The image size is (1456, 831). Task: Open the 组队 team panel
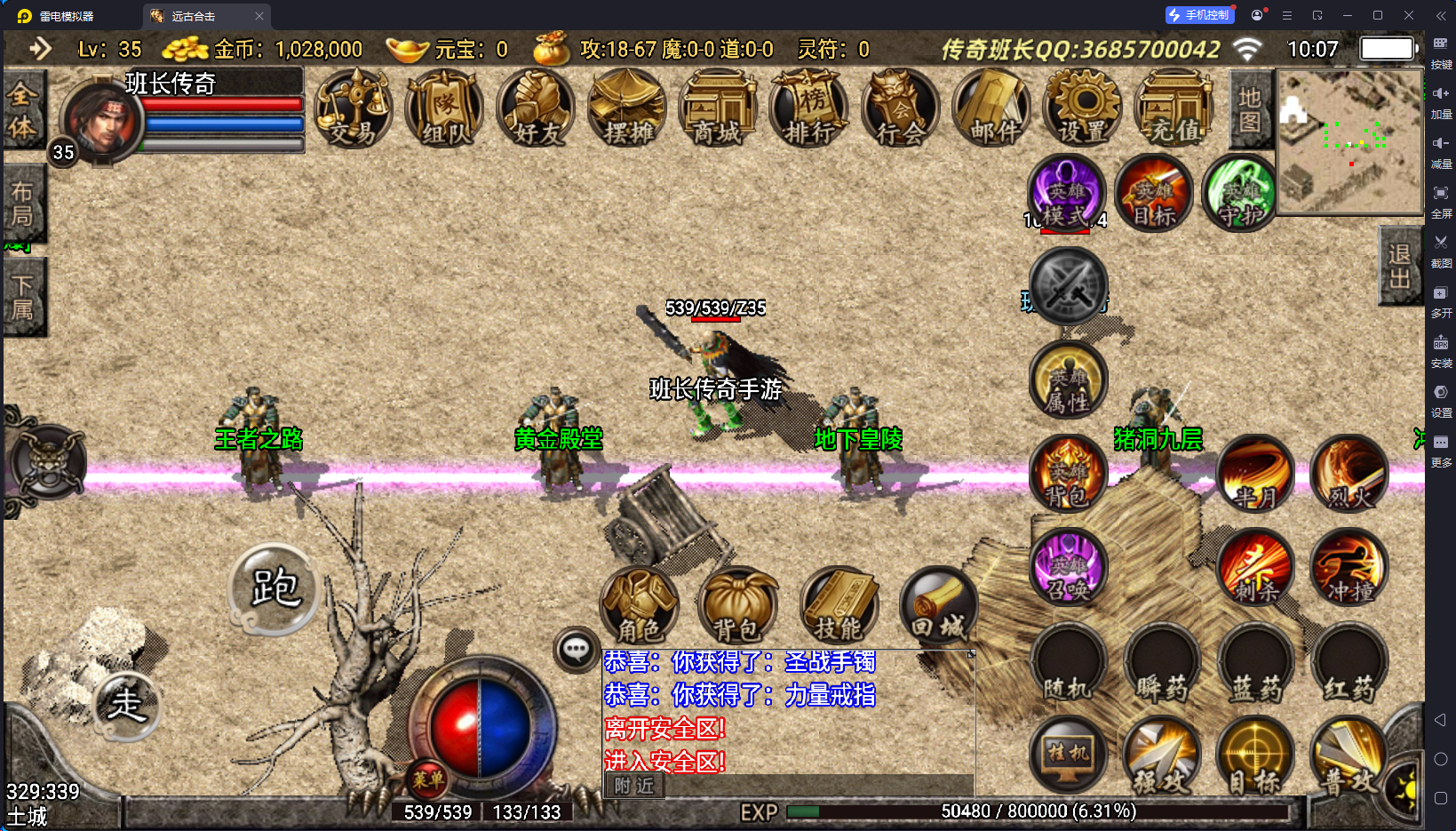click(445, 109)
